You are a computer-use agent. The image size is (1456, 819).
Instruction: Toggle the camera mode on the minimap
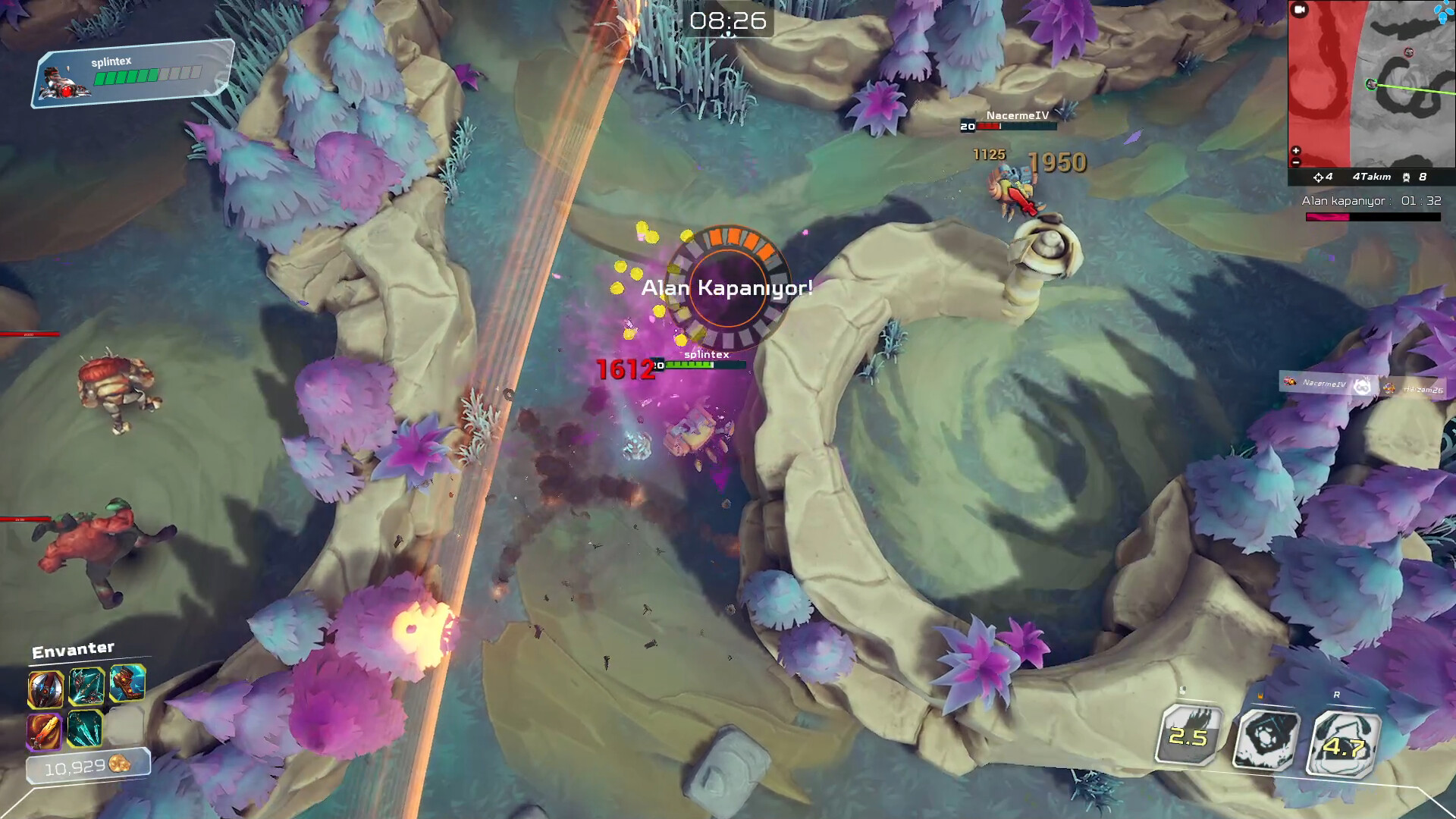(x=1299, y=10)
